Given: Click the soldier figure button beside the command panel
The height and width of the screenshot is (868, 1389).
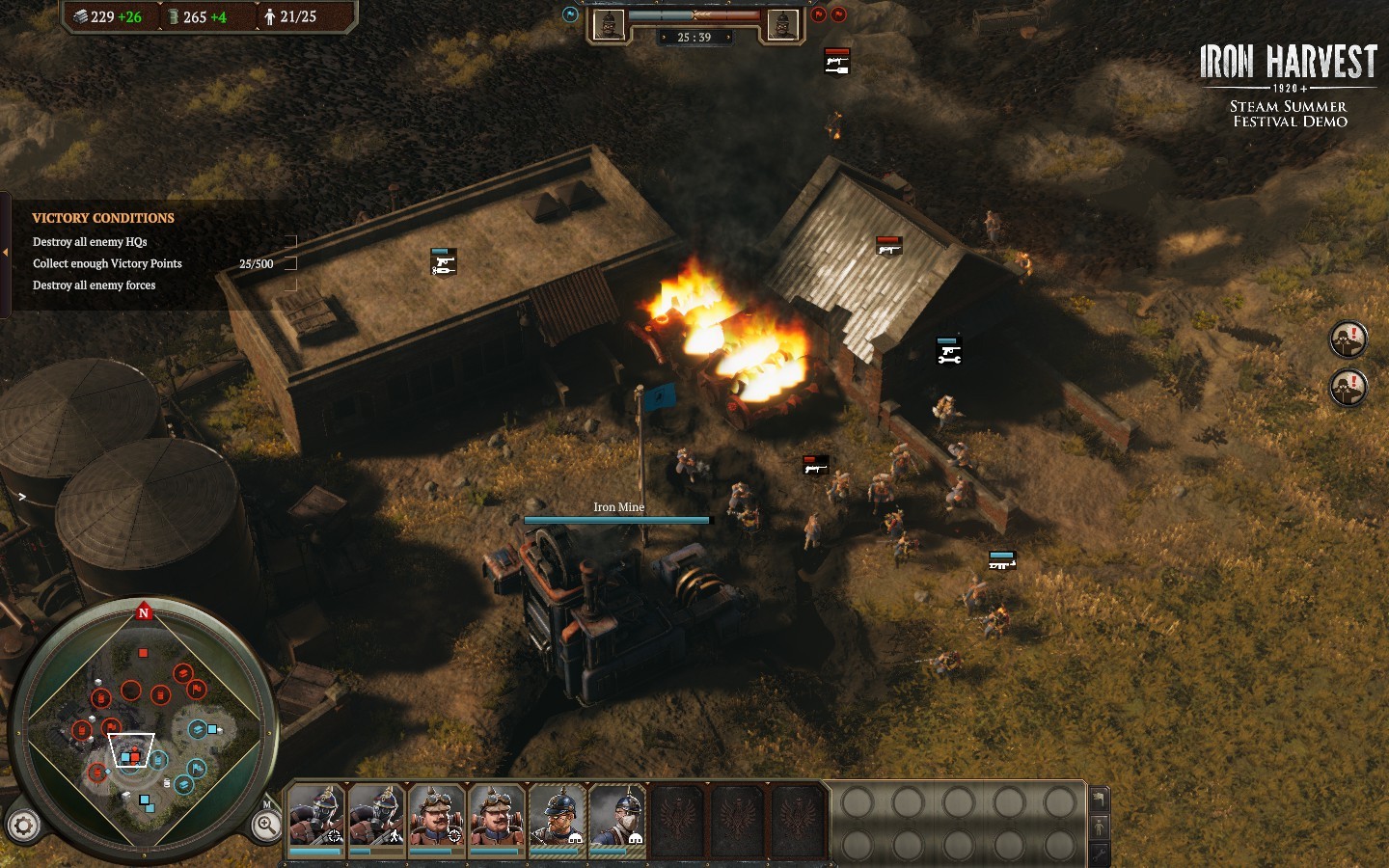Looking at the screenshot, I should pyautogui.click(x=1099, y=827).
